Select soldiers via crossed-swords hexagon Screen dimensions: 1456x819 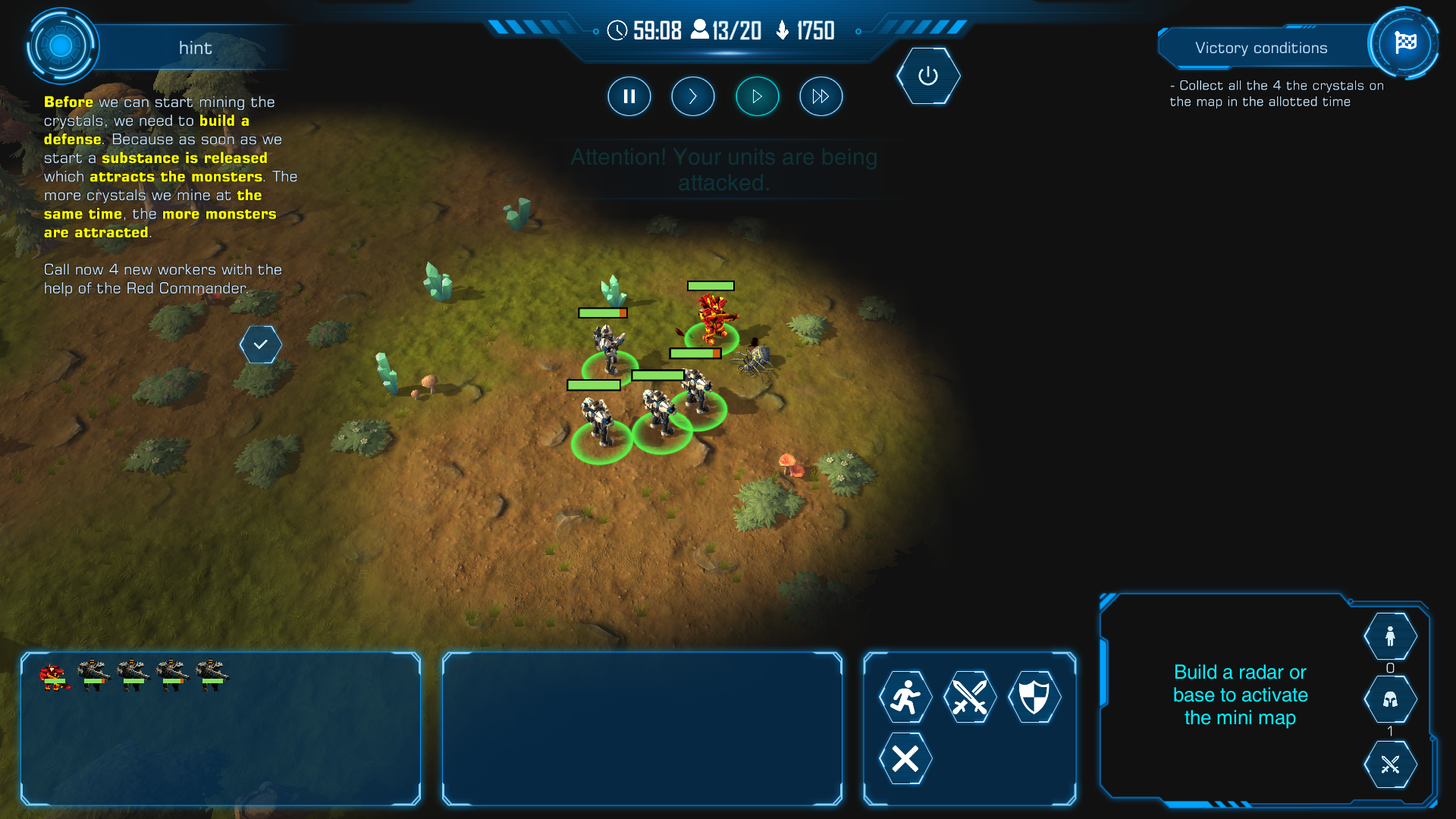point(1389,764)
